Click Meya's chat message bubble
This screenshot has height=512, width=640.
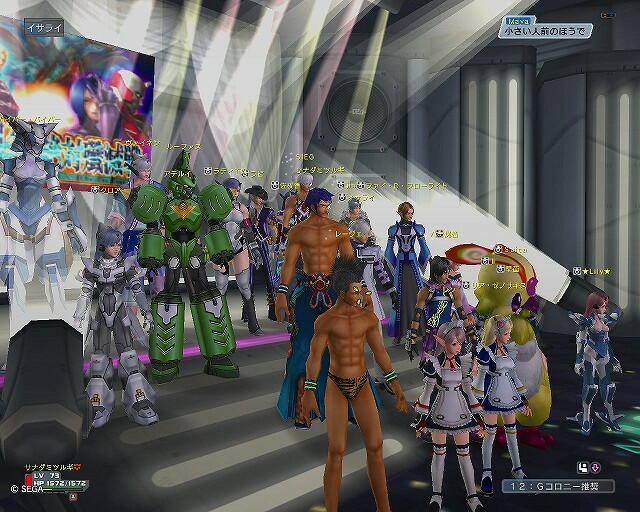pos(545,31)
